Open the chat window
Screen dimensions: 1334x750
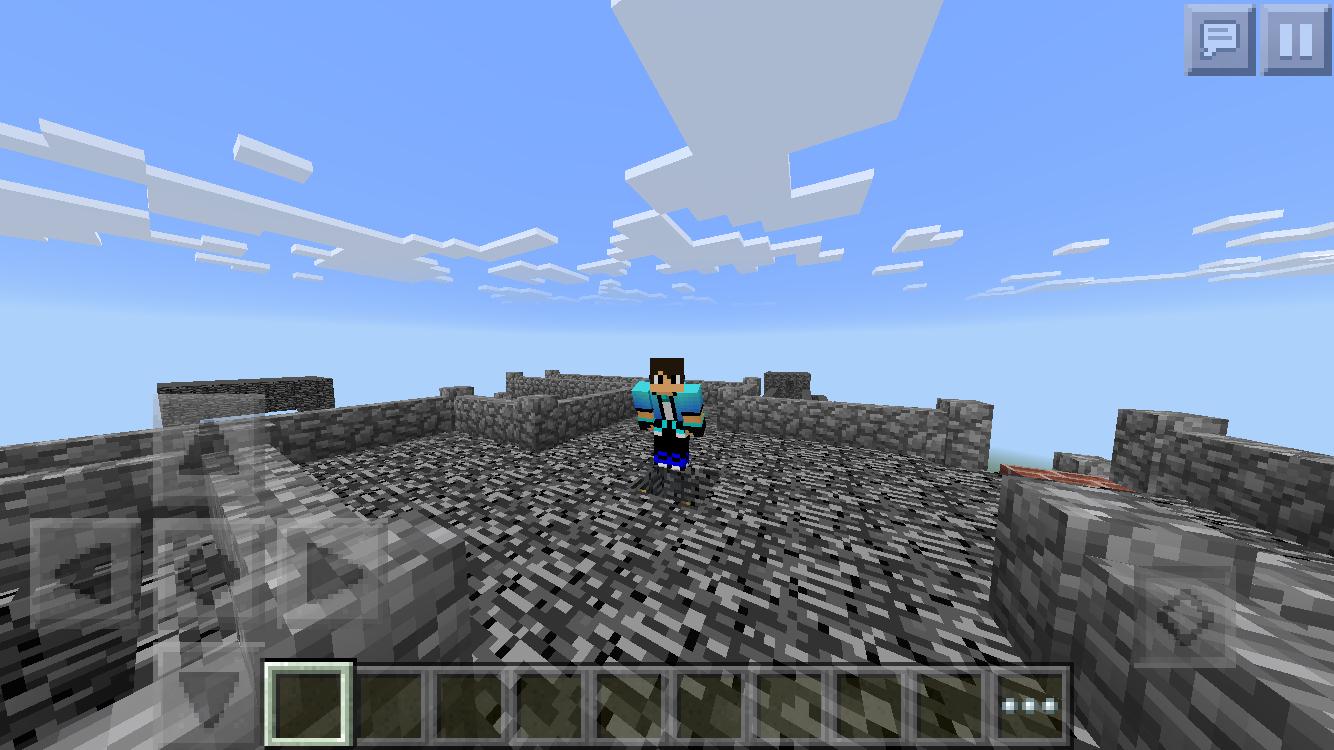[x=1220, y=40]
